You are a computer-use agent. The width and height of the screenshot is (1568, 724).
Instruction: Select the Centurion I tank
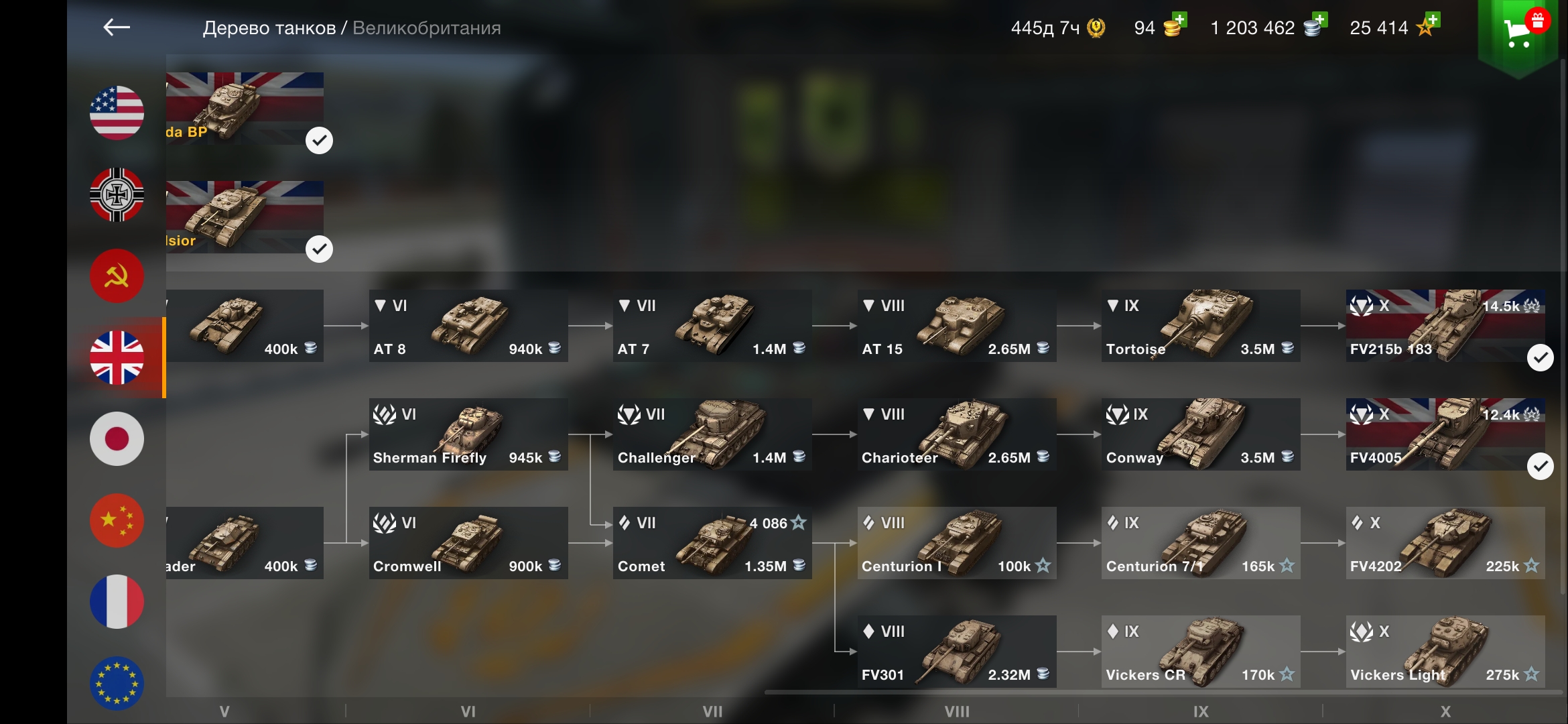click(x=956, y=544)
